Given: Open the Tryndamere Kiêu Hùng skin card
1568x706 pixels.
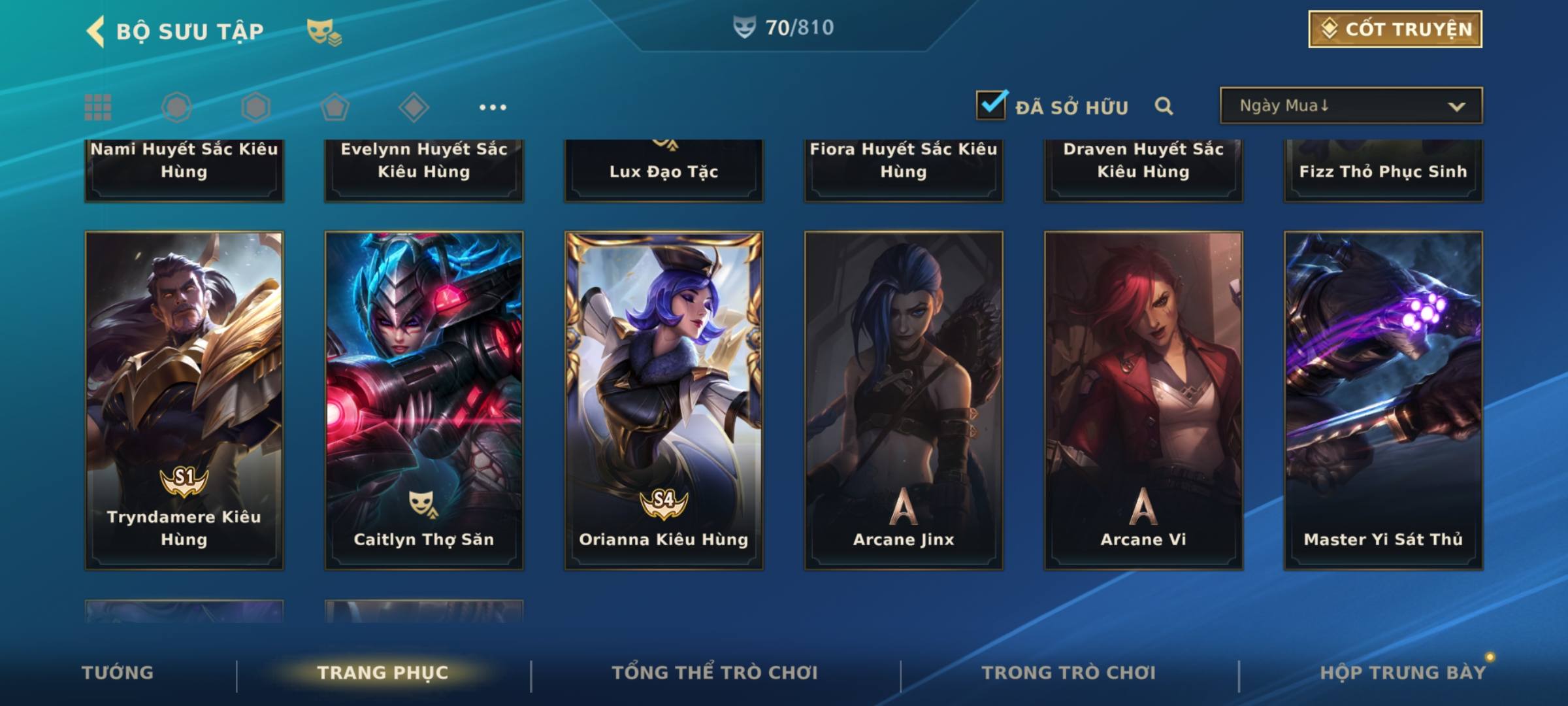Looking at the screenshot, I should pos(184,400).
